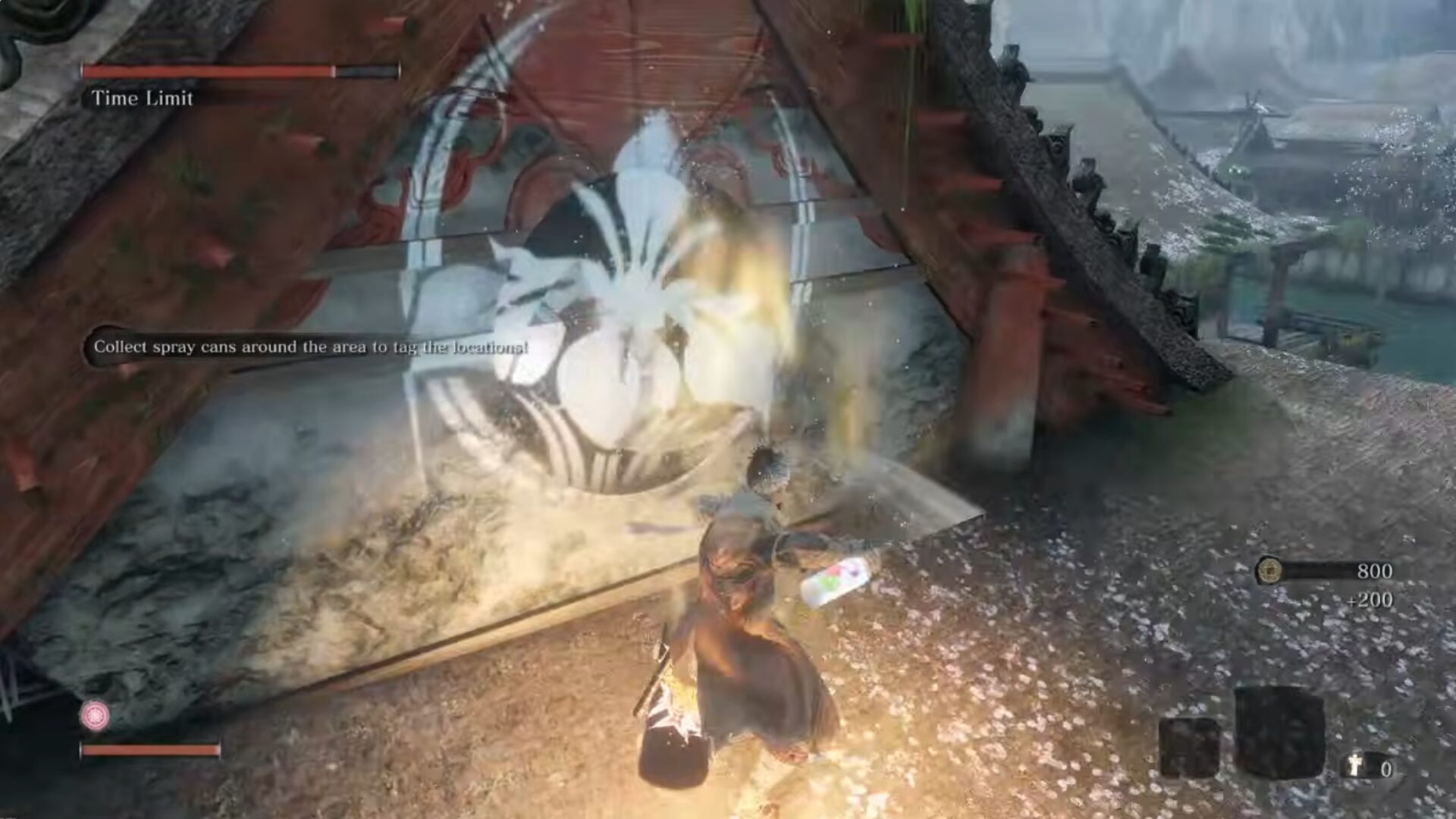This screenshot has height=819, width=1456.
Task: Click the pink resurrection node icon
Action: click(x=95, y=715)
